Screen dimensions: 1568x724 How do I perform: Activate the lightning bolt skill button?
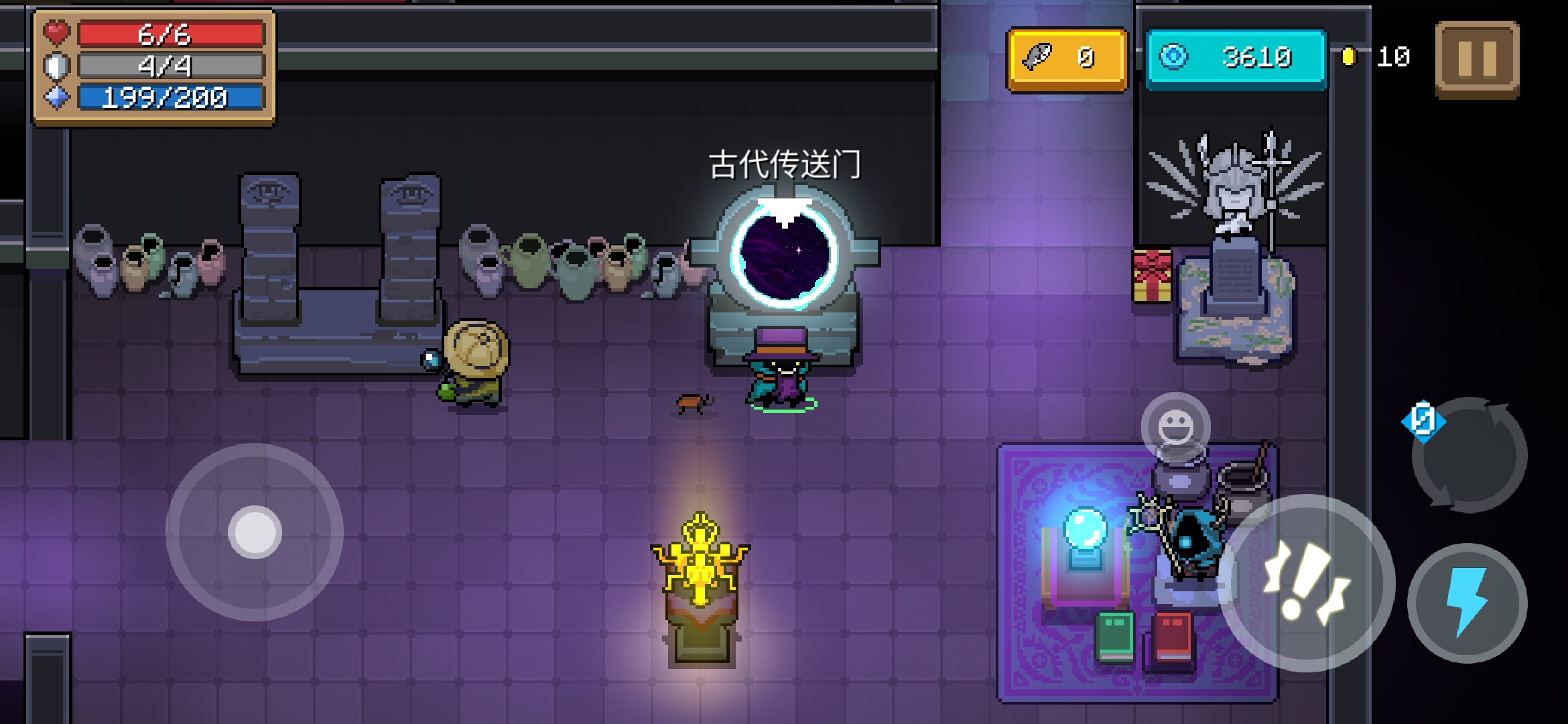(1467, 602)
